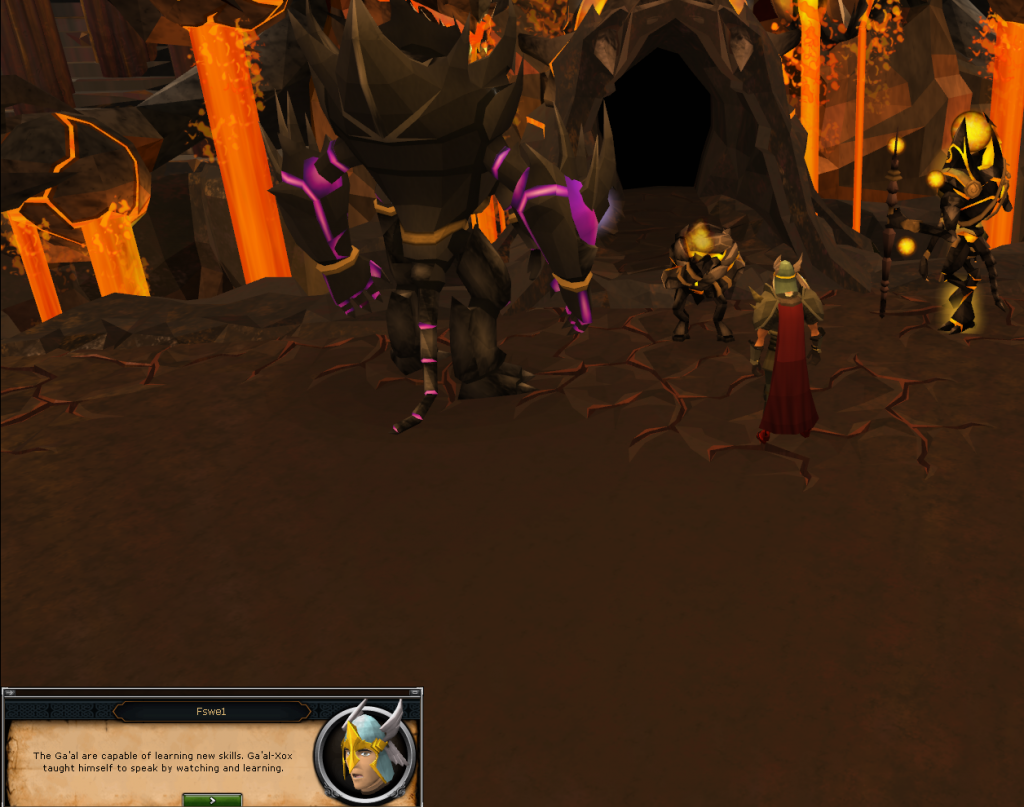
Task: Continue the dialogue with the green arrow button
Action: tap(212, 800)
